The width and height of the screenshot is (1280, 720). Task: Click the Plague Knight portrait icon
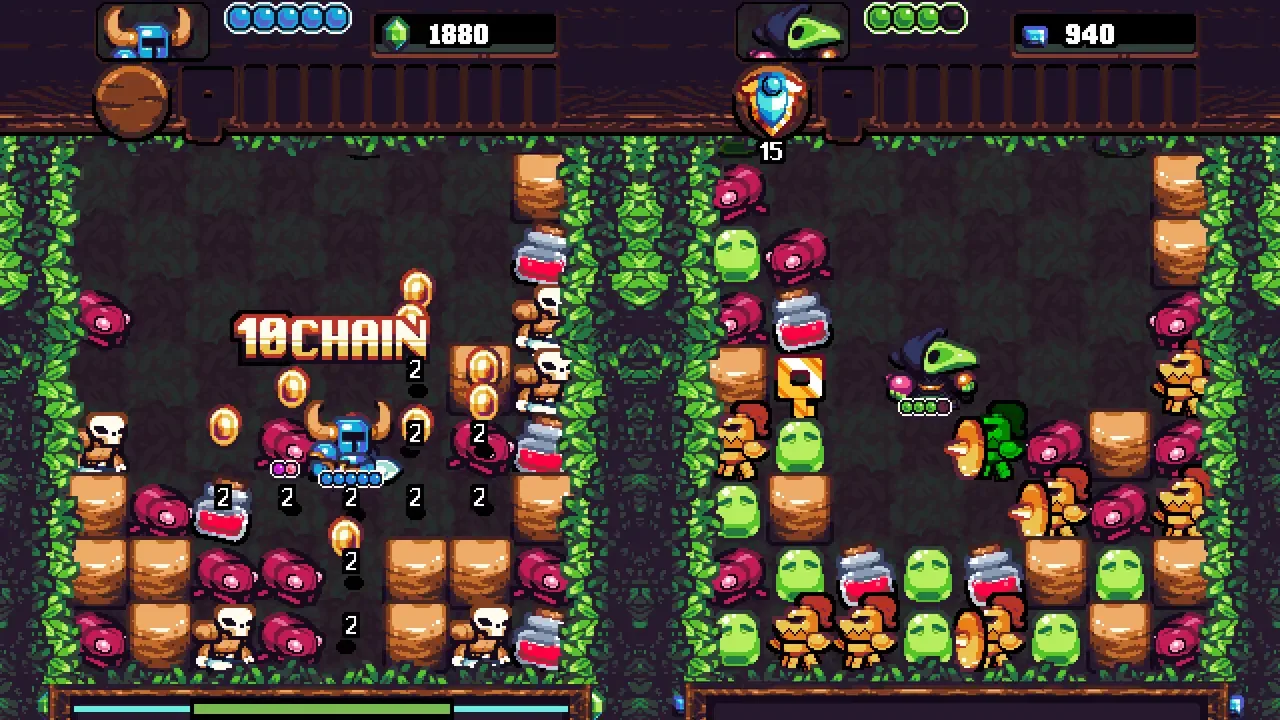tap(793, 30)
